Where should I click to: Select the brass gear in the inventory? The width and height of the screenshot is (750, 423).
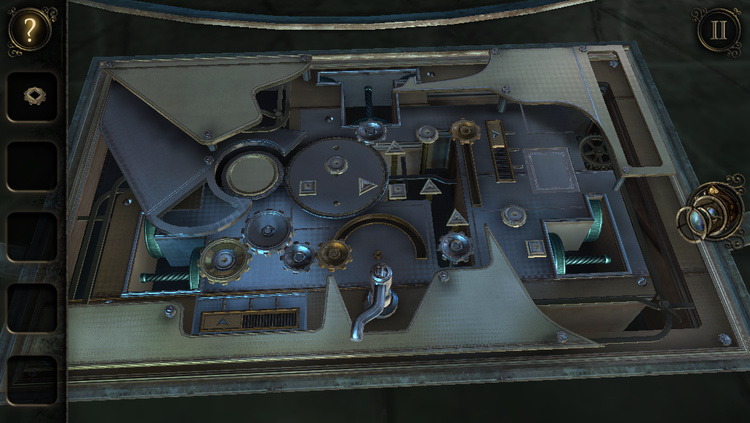[x=32, y=97]
